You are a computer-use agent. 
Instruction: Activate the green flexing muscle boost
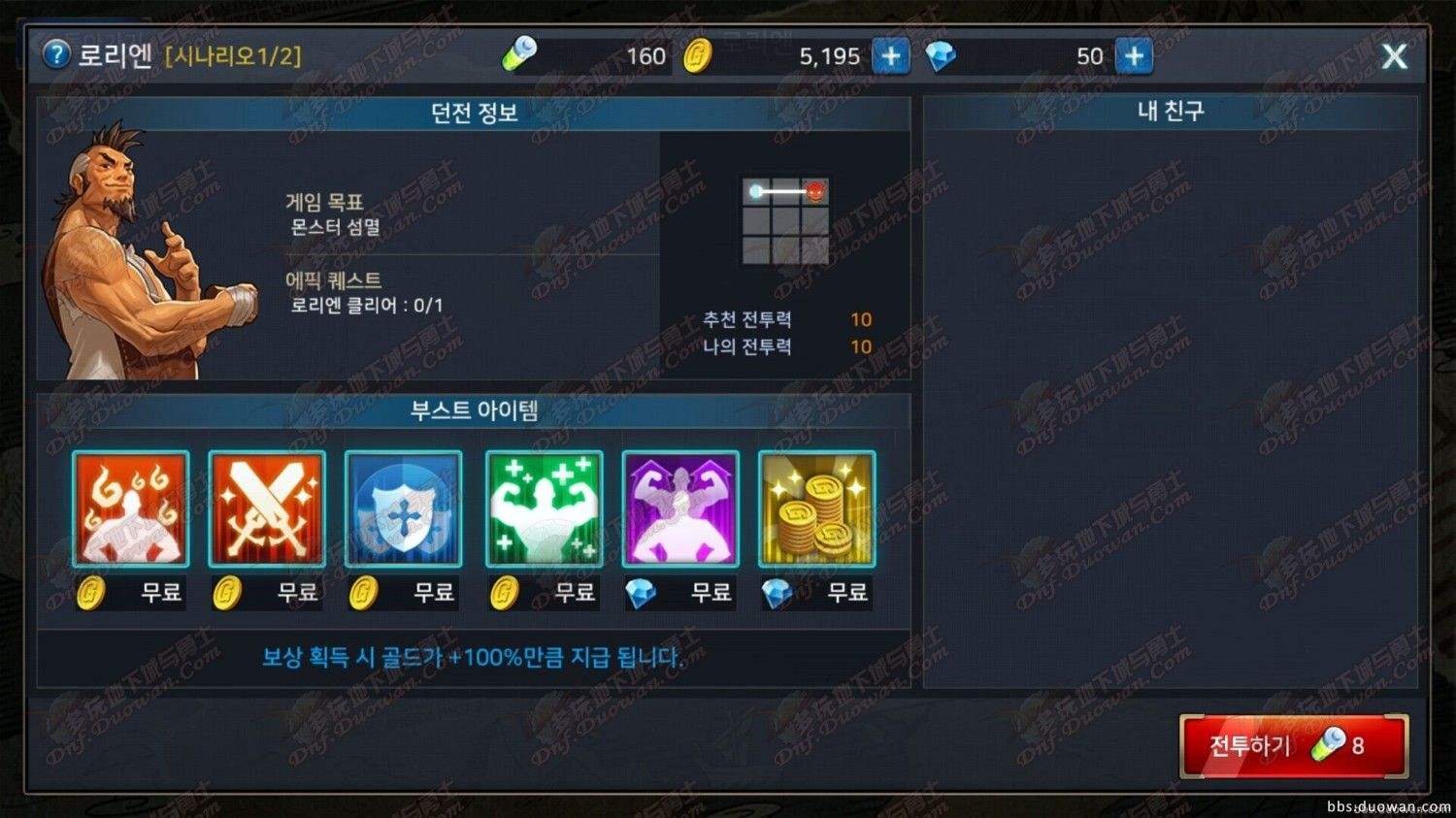[544, 509]
